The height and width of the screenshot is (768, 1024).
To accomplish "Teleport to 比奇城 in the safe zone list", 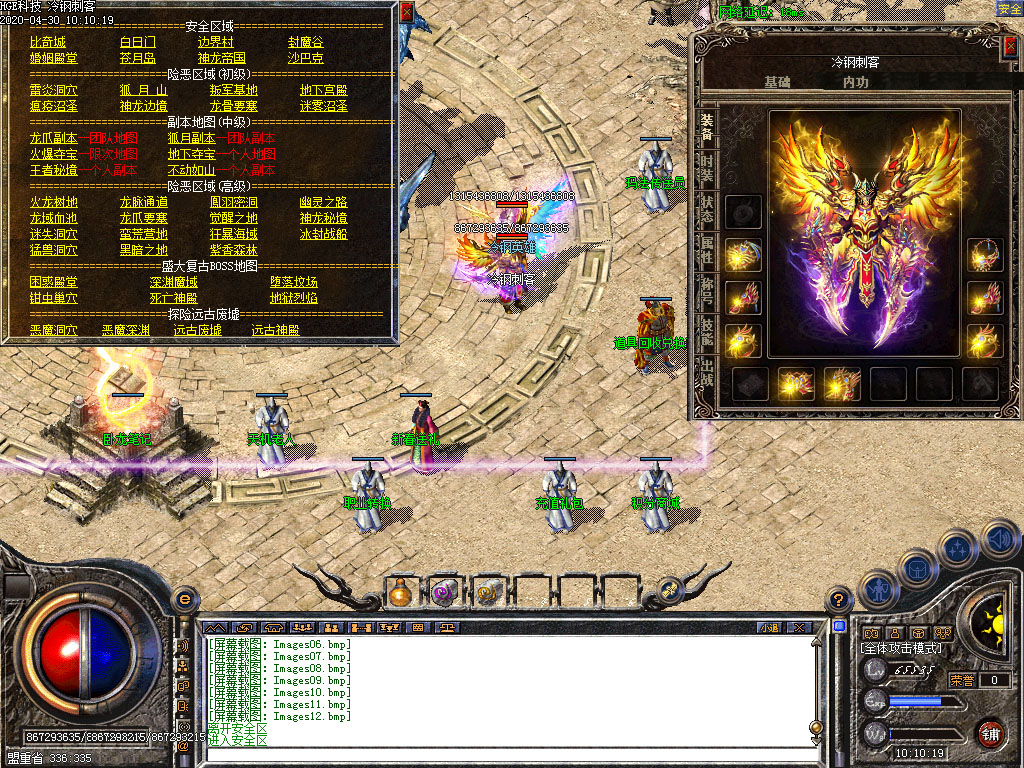I will pos(47,42).
